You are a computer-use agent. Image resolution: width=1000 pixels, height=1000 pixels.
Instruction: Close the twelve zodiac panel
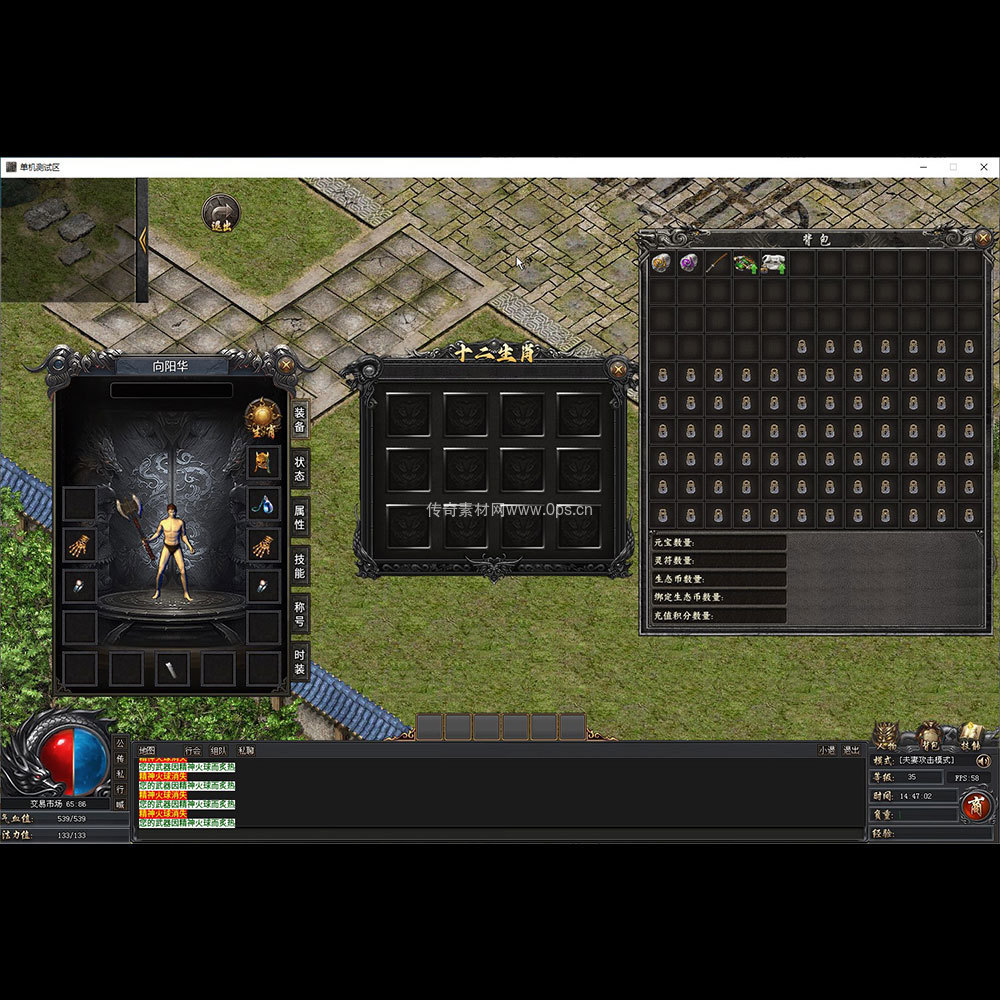pyautogui.click(x=619, y=369)
